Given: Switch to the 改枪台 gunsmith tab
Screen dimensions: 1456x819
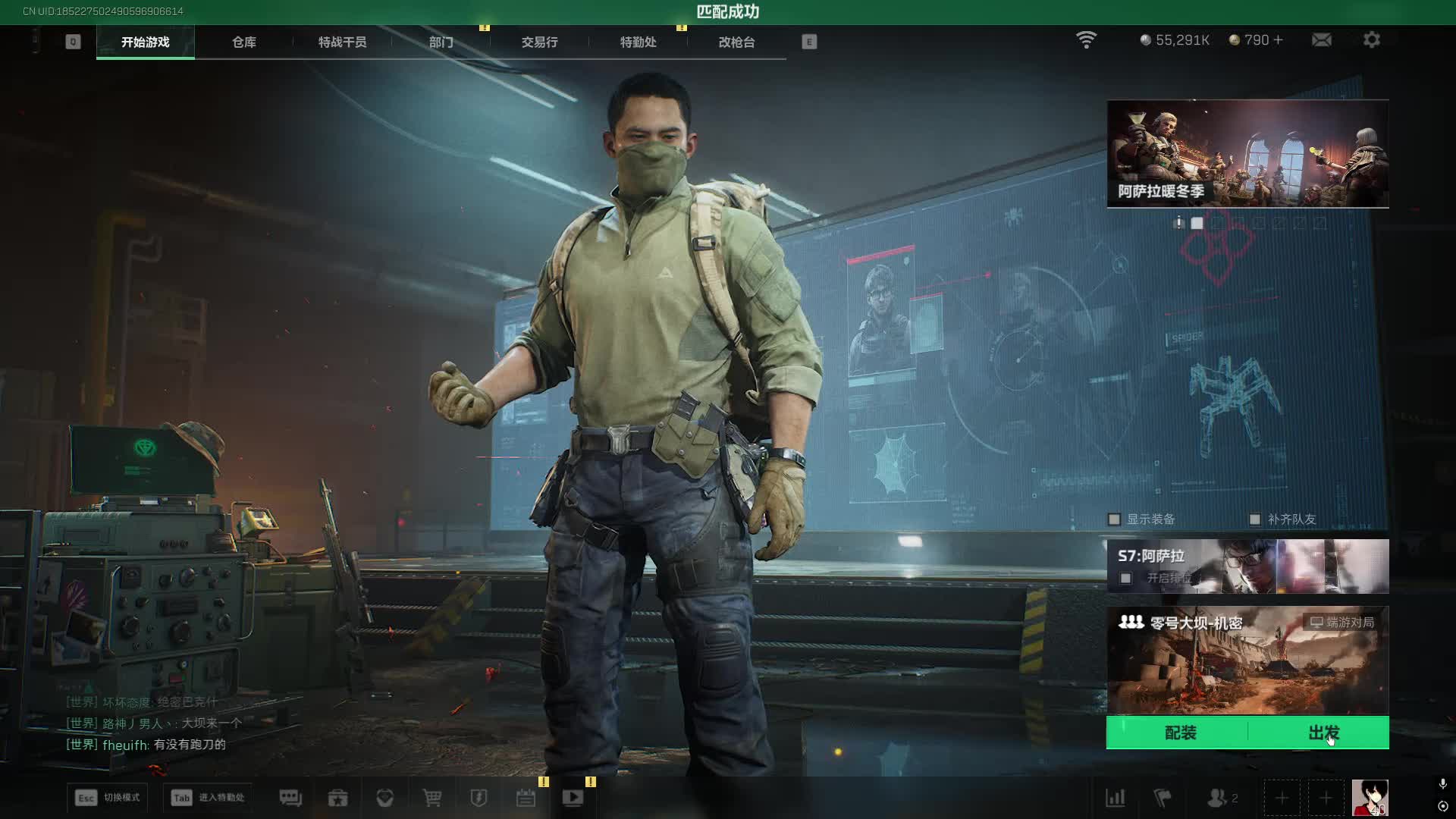Looking at the screenshot, I should point(736,42).
